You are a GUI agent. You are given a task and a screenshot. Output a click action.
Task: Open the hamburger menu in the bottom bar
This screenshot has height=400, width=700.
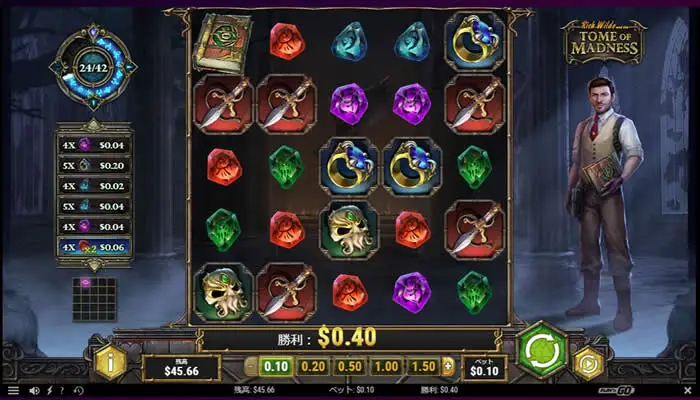click(13, 390)
